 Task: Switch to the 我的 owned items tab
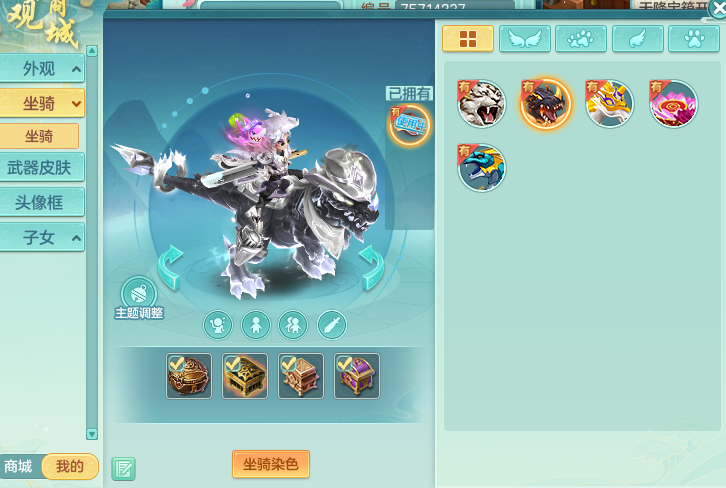(x=69, y=466)
